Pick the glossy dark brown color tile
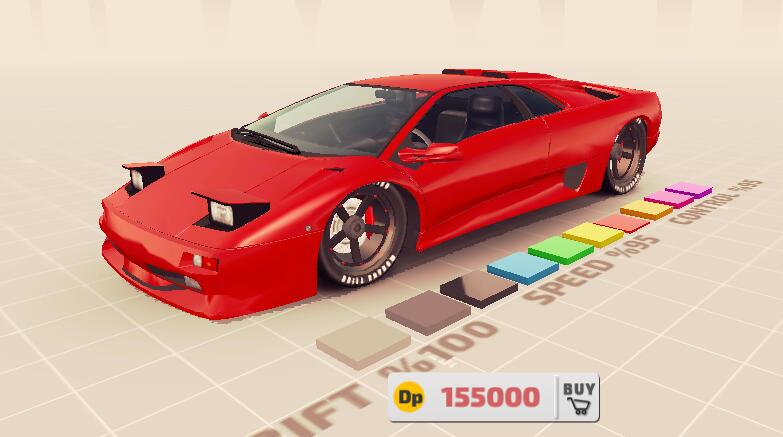The height and width of the screenshot is (437, 783). 478,286
